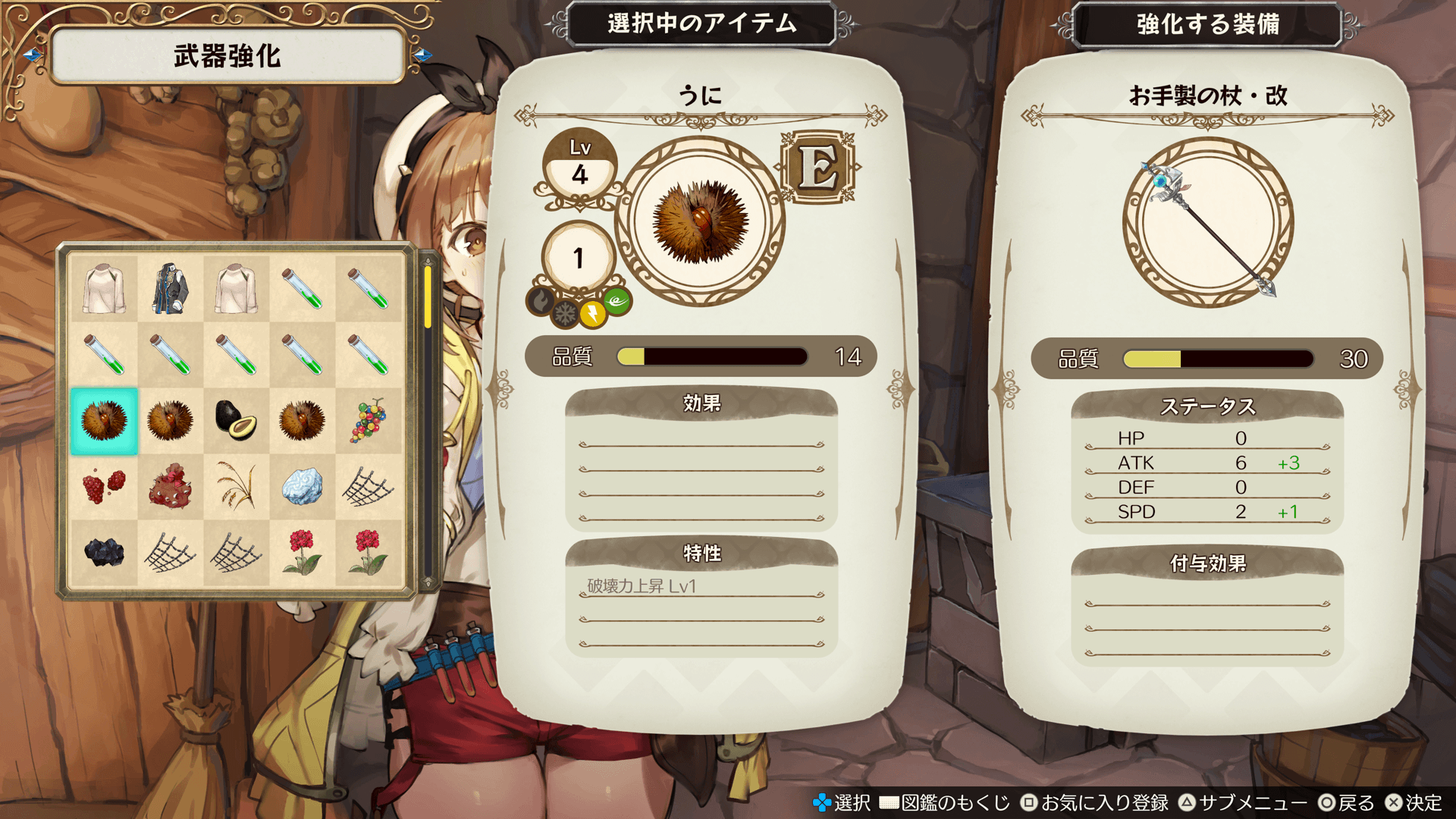Select the black coal lump slot

pos(104,552)
